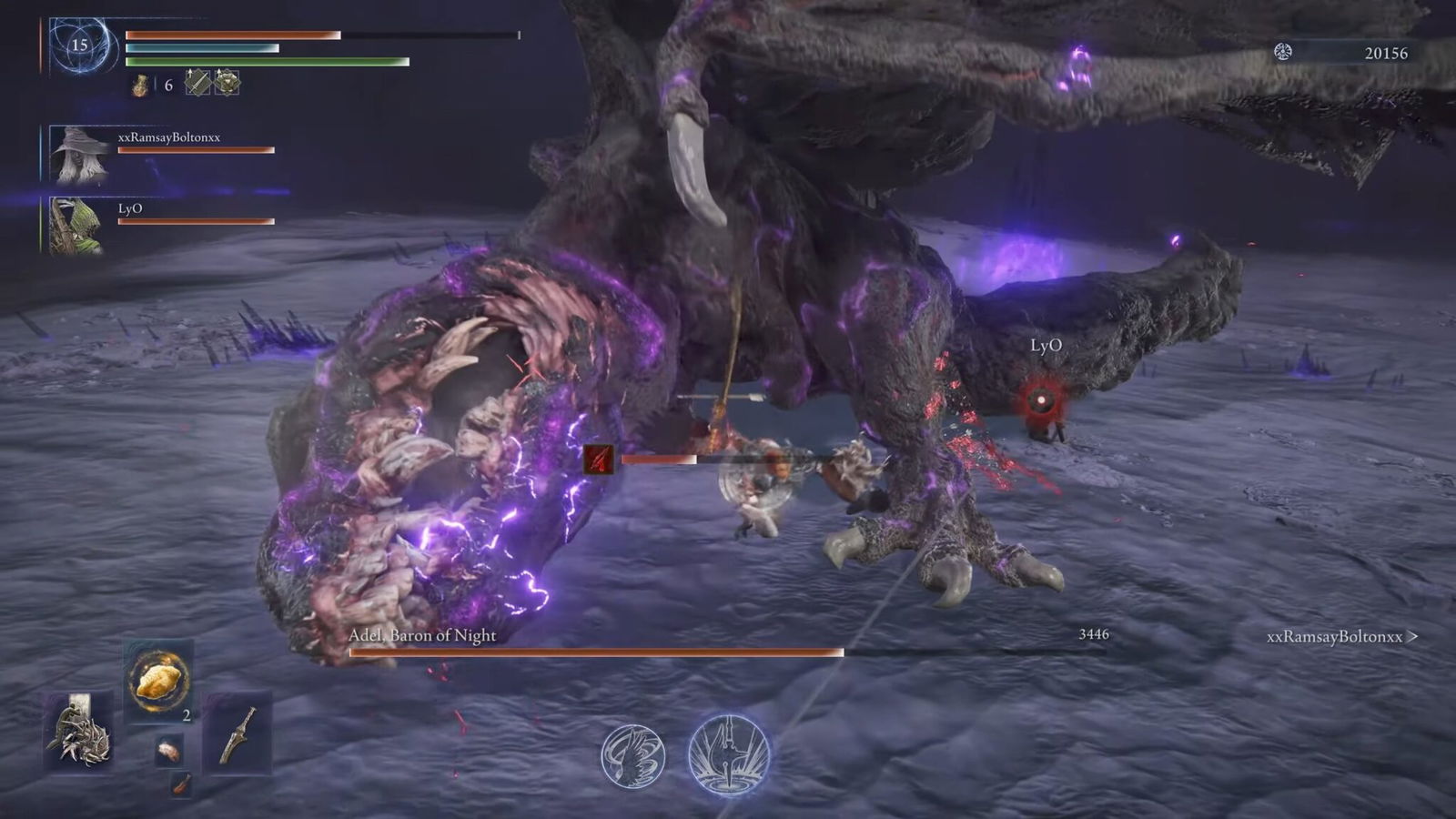1456x819 pixels.
Task: Select the sword weapon slot
Action: pyautogui.click(x=238, y=733)
